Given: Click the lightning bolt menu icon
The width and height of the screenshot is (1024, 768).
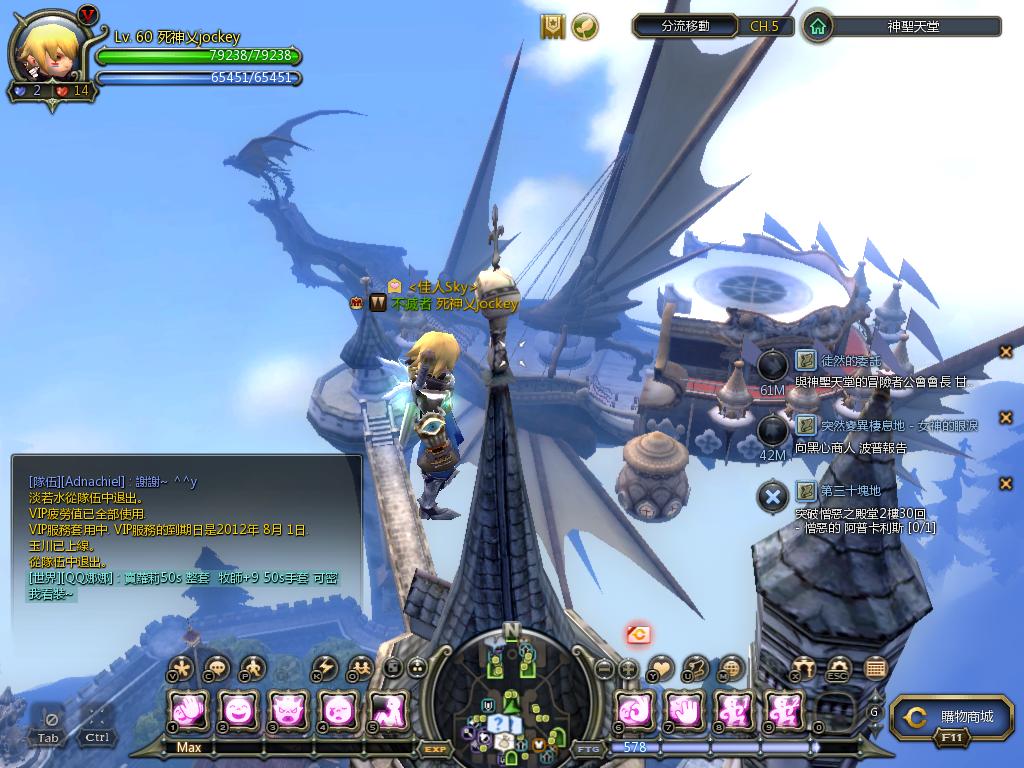Looking at the screenshot, I should click(324, 668).
